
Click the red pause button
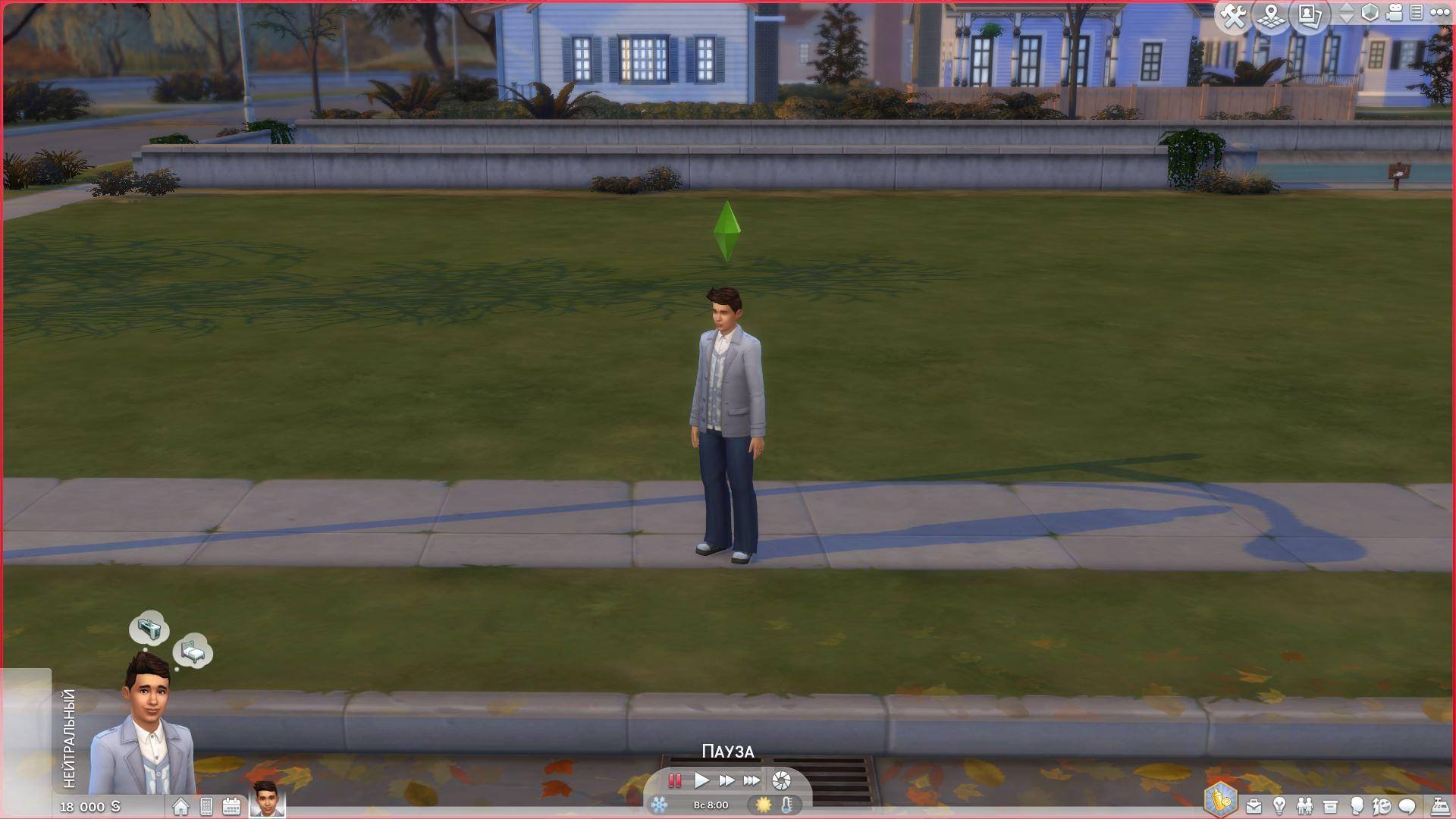tap(674, 780)
